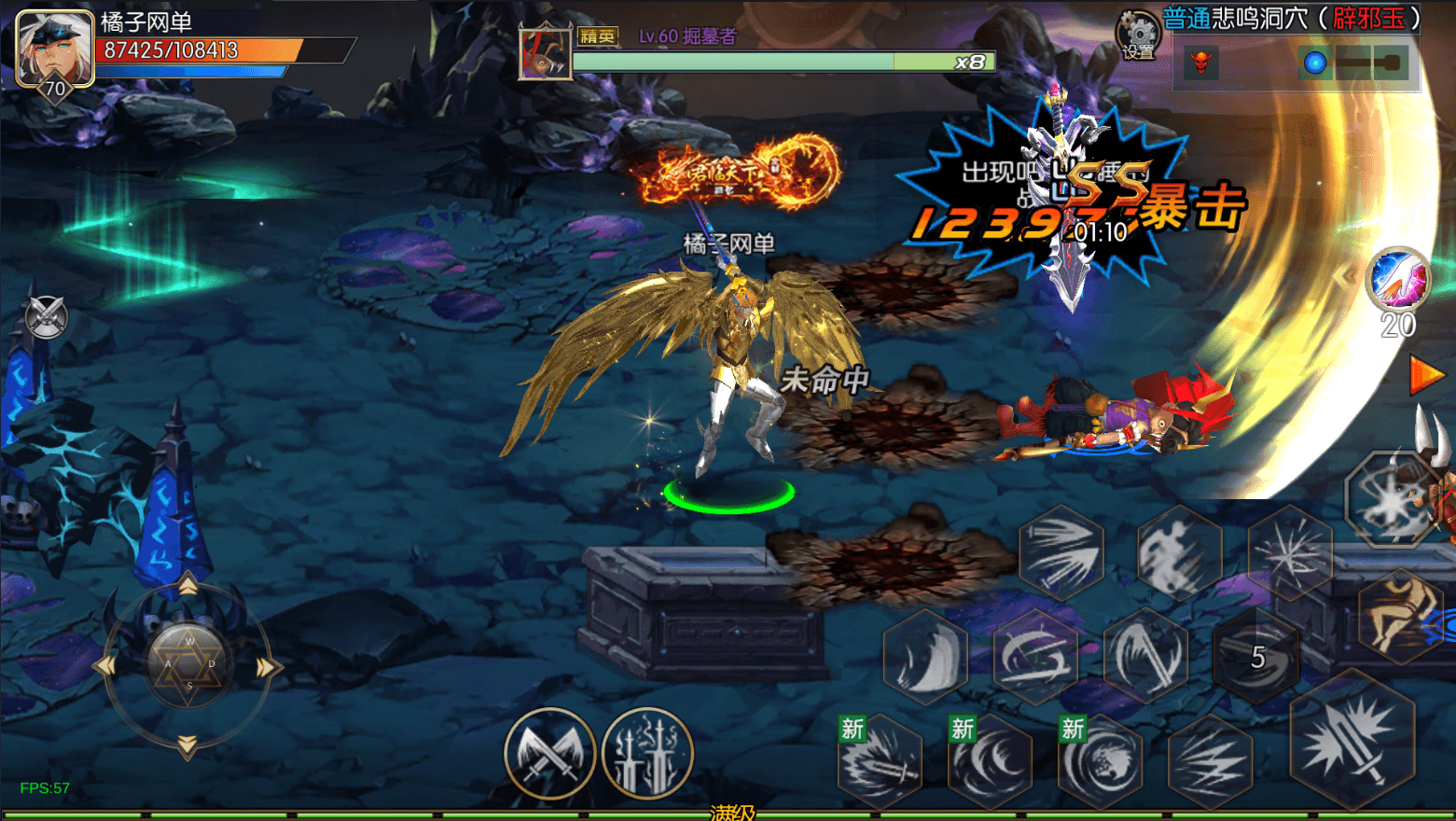Use the virtual joystick center
This screenshot has height=821, width=1456.
(x=188, y=663)
